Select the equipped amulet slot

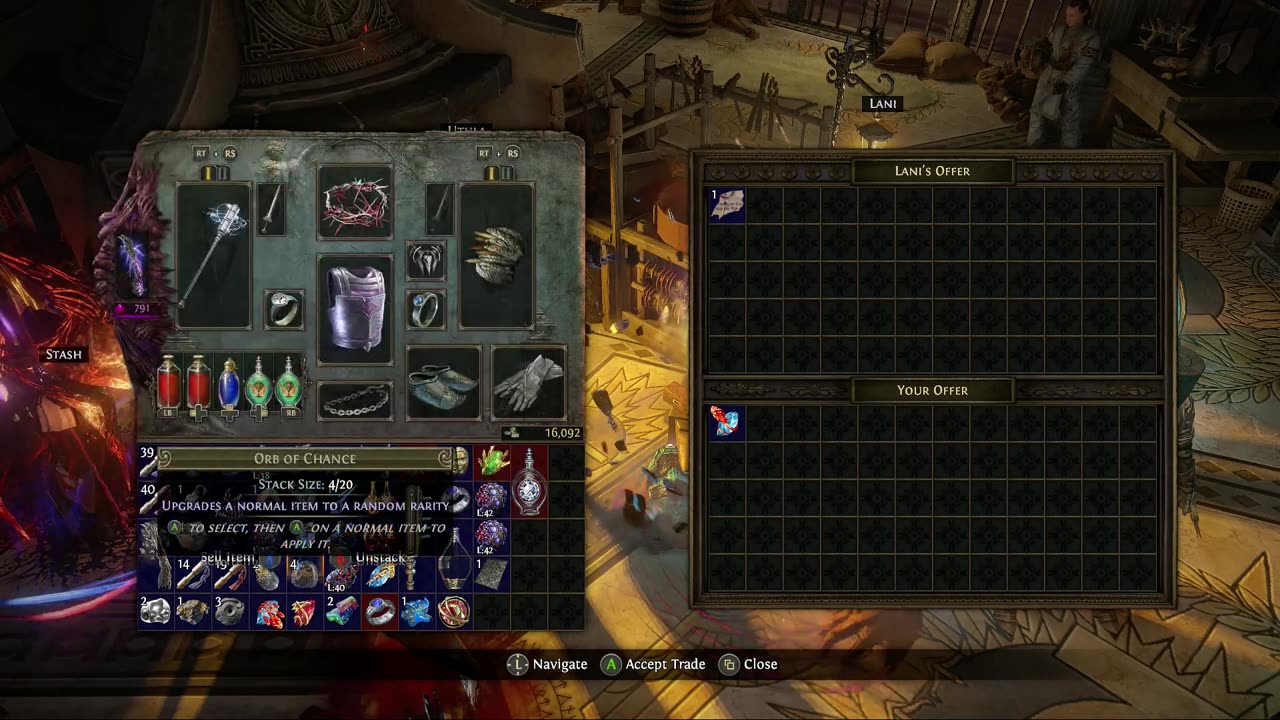427,260
